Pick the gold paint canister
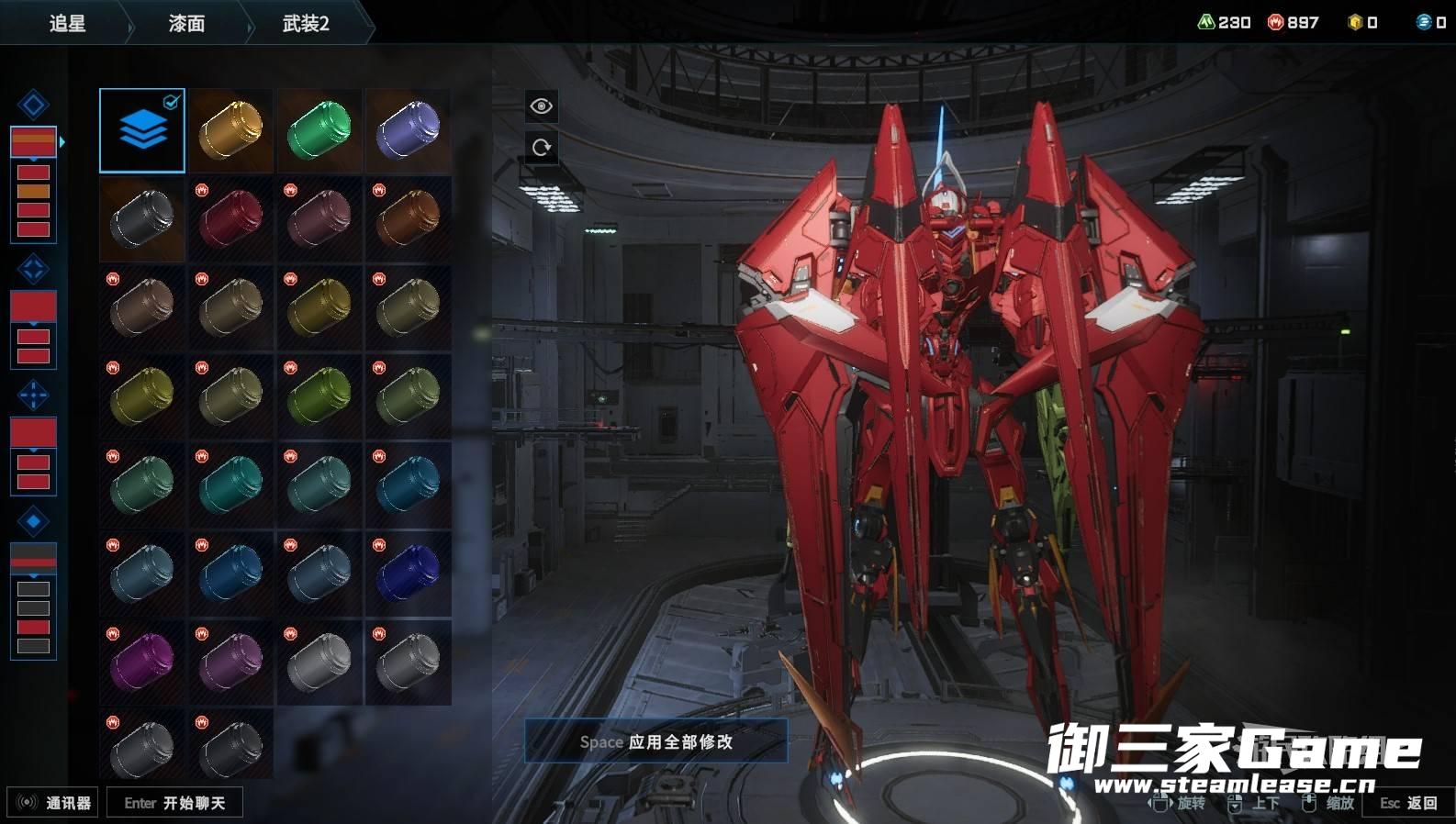Image resolution: width=1456 pixels, height=824 pixels. (230, 130)
